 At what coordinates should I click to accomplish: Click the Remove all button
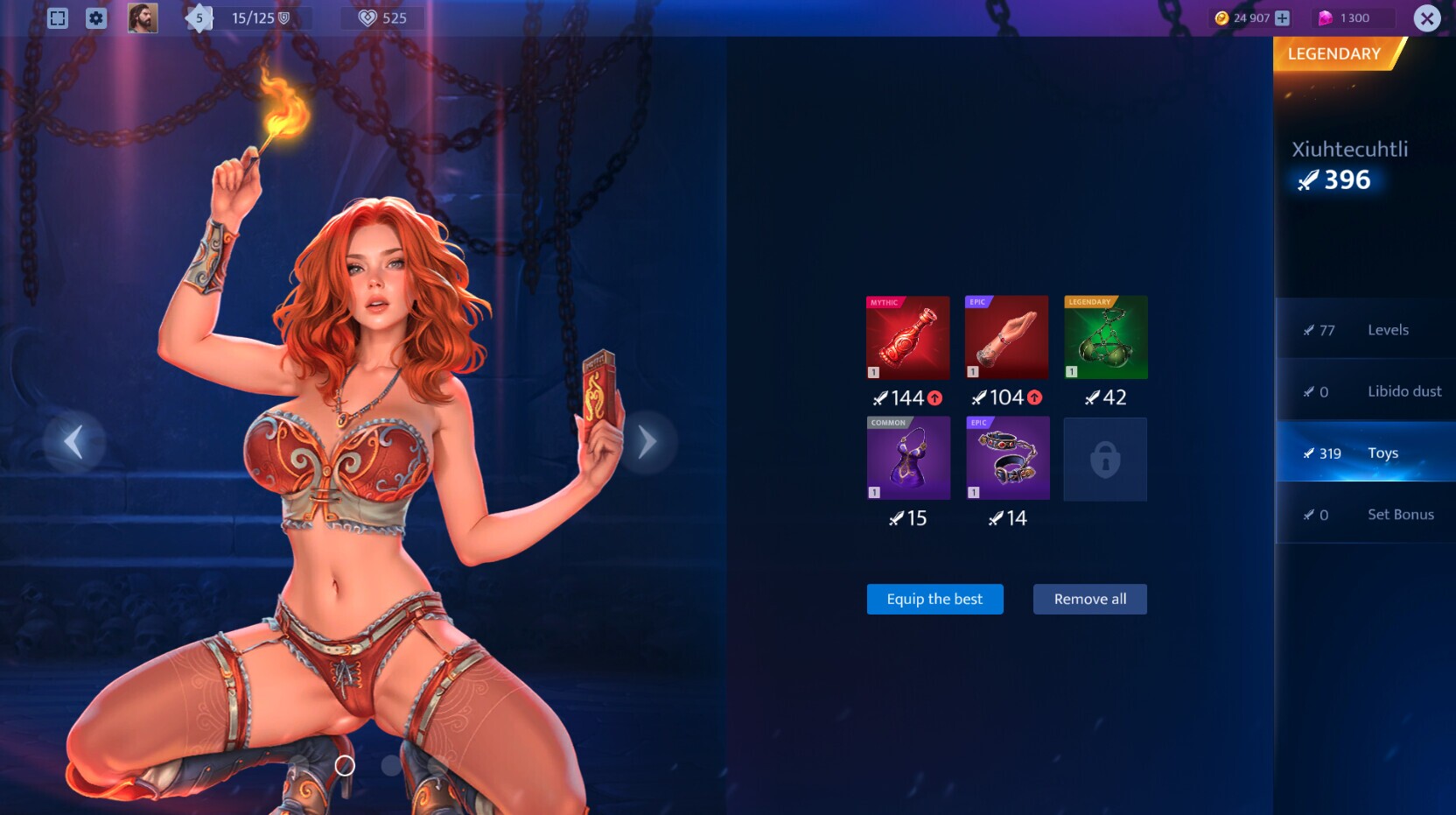pyautogui.click(x=1089, y=599)
